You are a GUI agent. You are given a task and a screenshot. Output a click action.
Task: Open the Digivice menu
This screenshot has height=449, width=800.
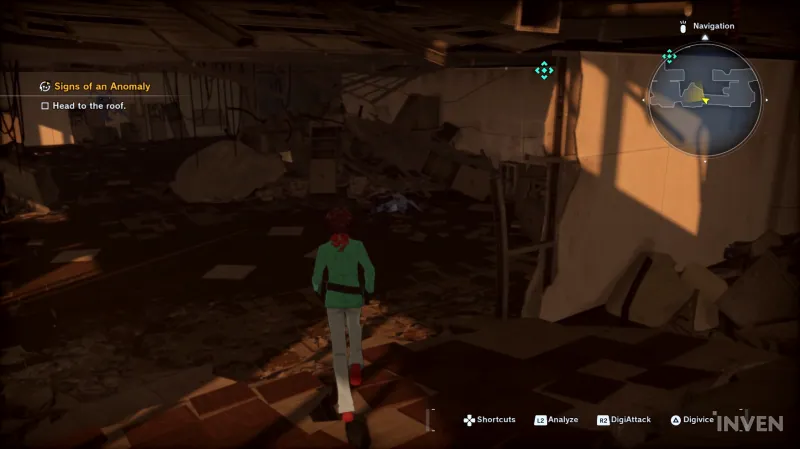[x=692, y=420]
